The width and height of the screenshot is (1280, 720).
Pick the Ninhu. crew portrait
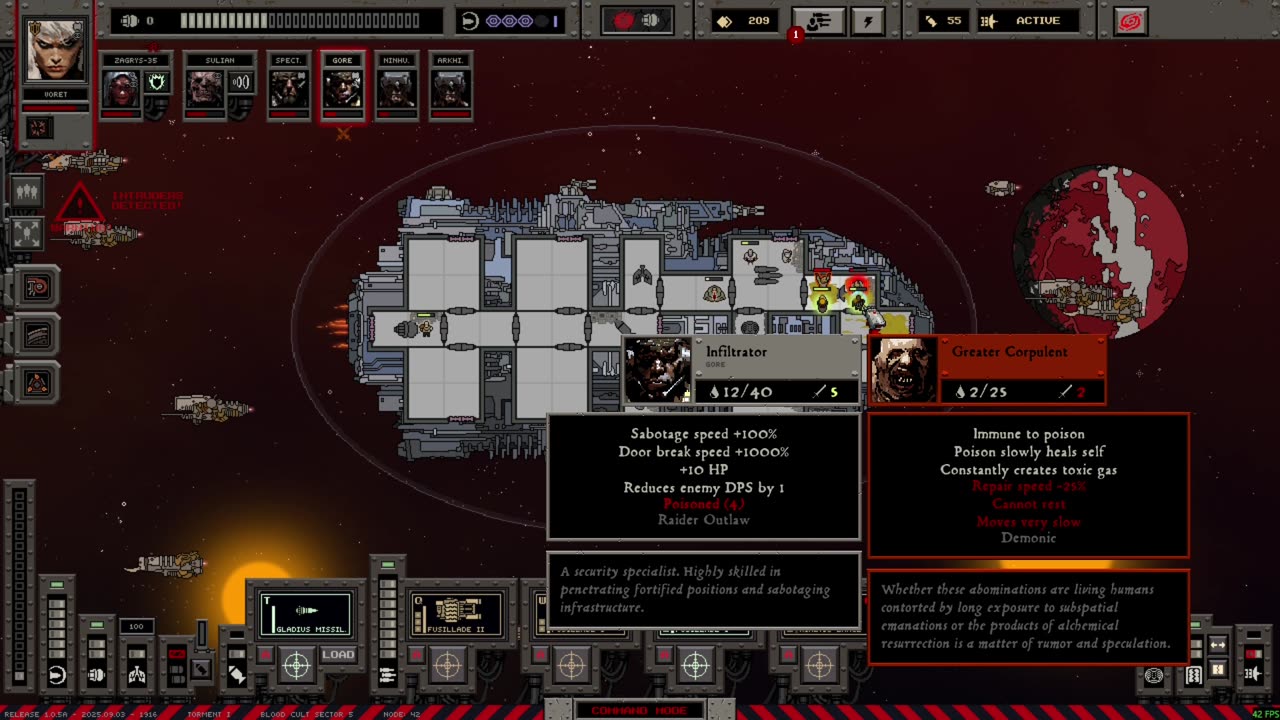point(396,89)
